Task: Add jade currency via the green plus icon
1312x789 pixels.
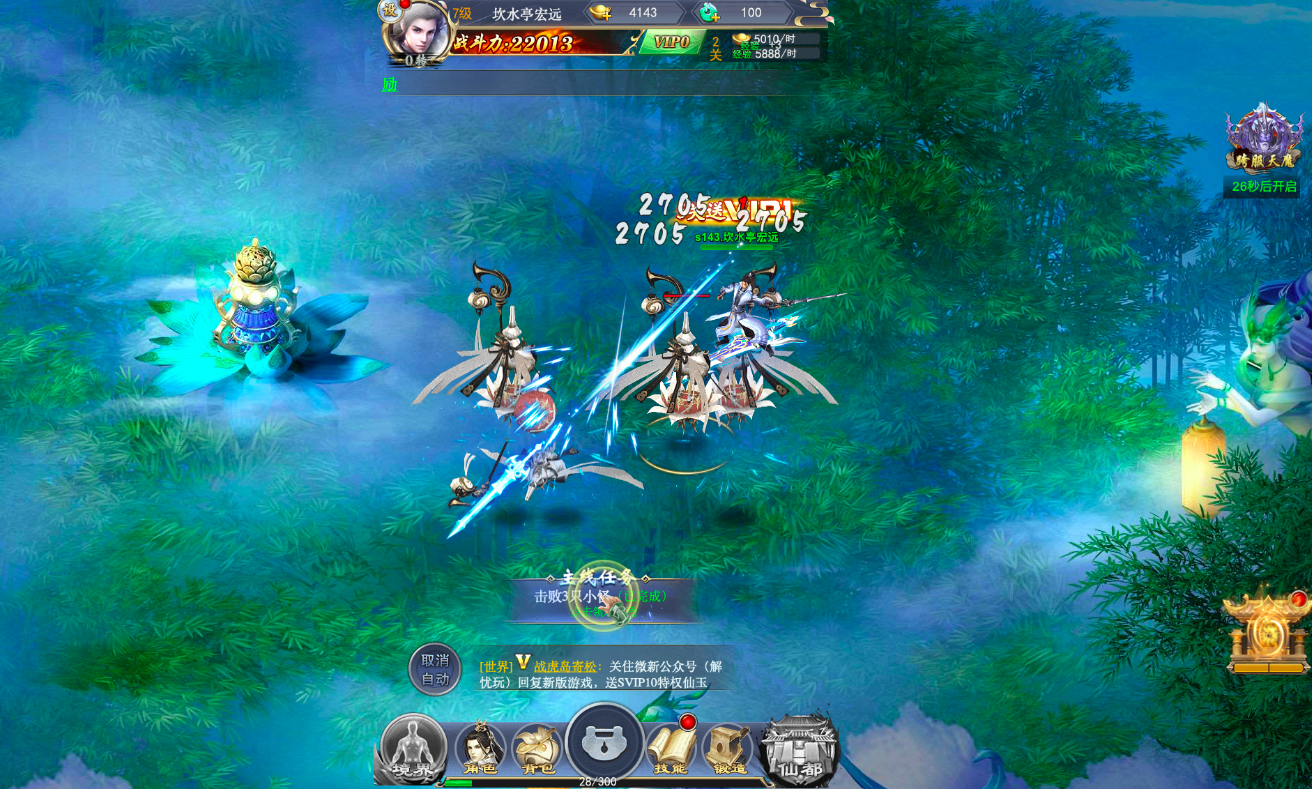Action: click(709, 13)
